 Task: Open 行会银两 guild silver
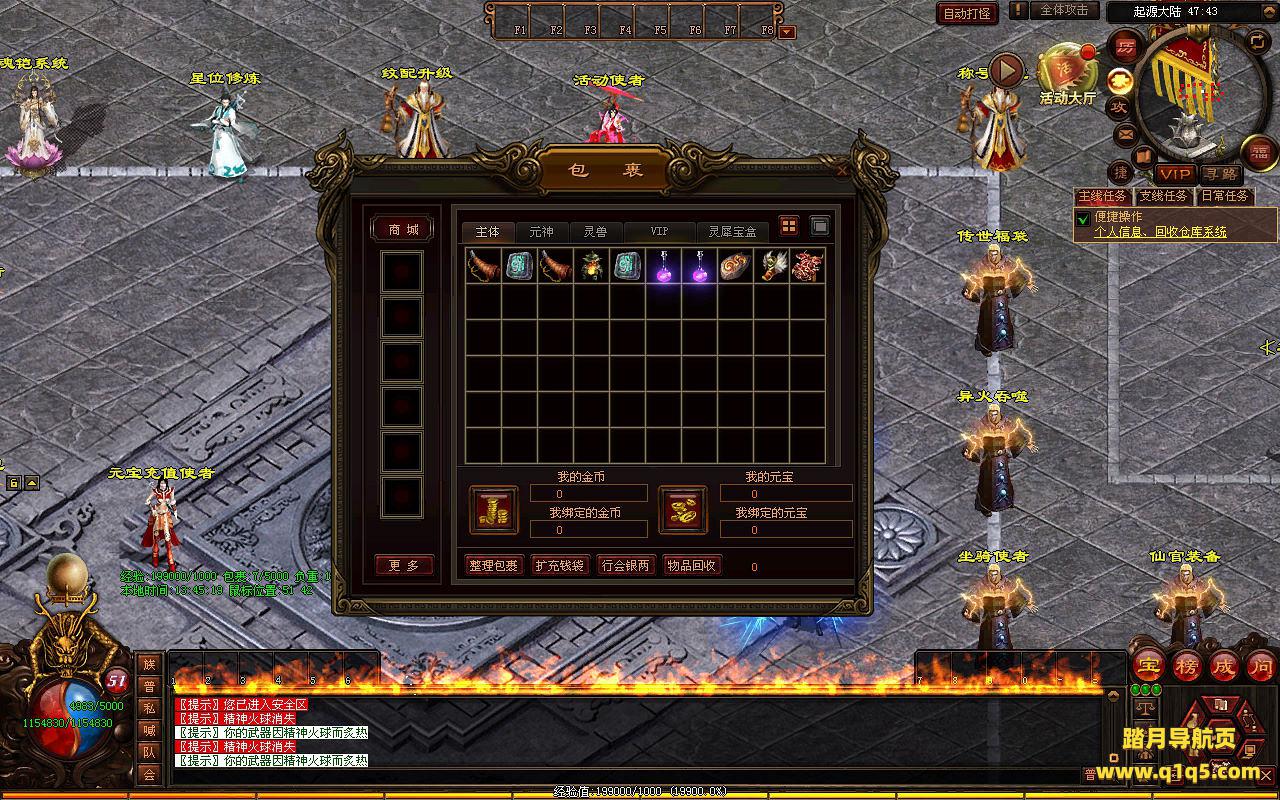pyautogui.click(x=625, y=565)
